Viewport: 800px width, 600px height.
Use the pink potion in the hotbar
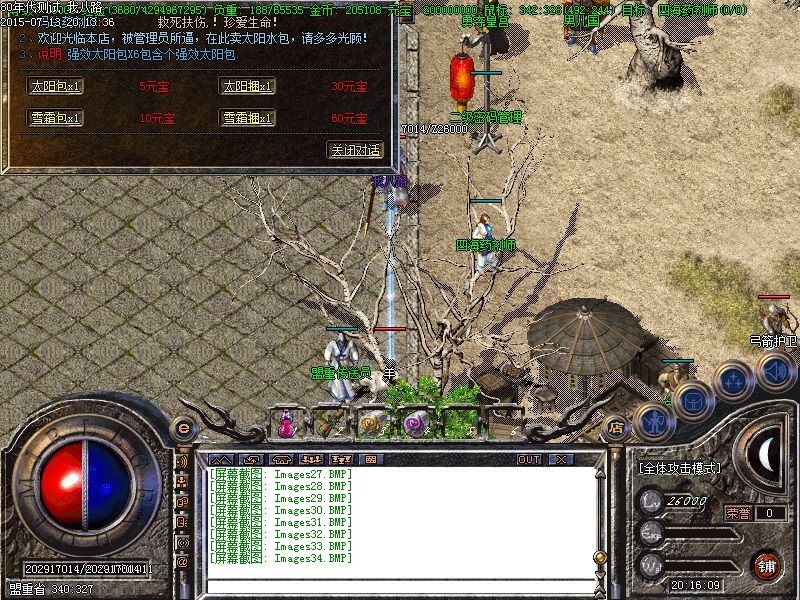point(287,424)
